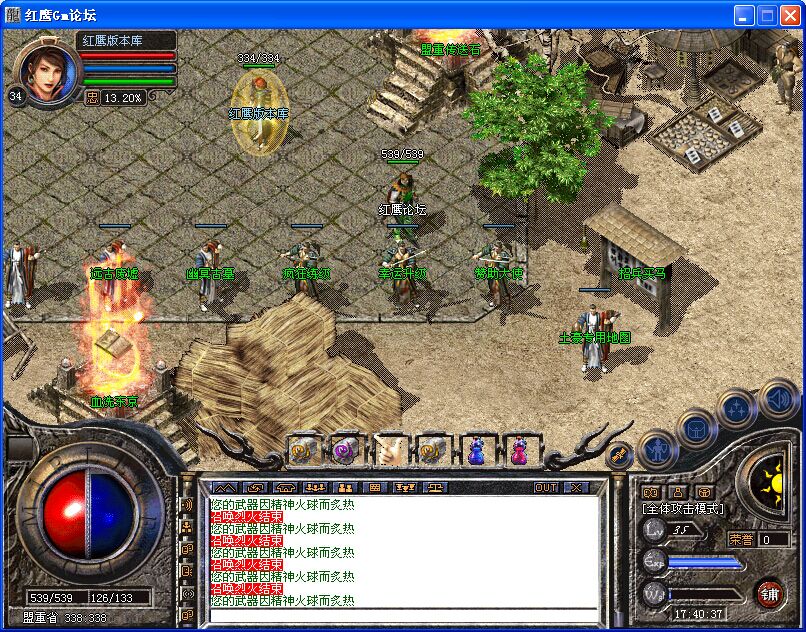Click the OUT button above the chat
The image size is (806, 632).
pos(546,487)
